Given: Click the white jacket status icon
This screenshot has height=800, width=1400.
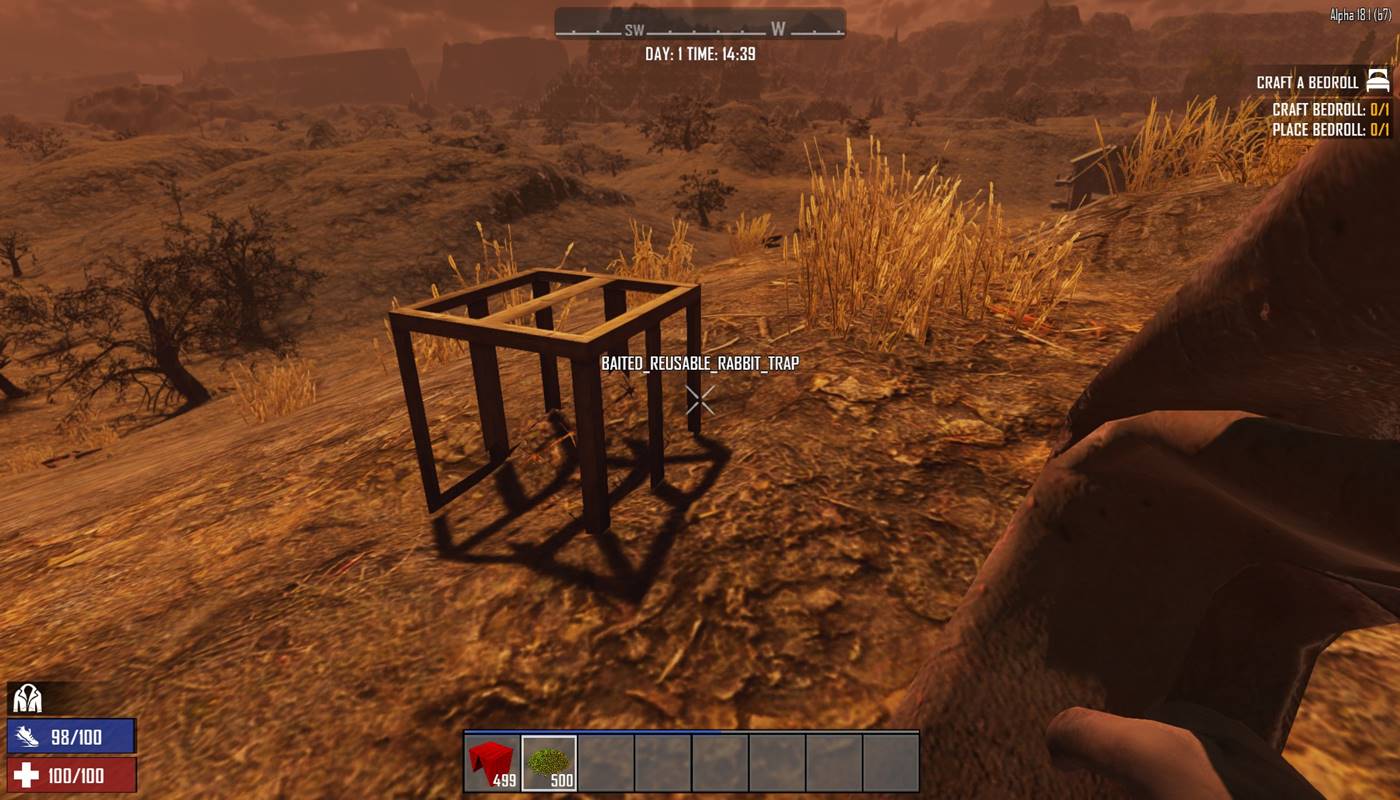Looking at the screenshot, I should click(x=26, y=699).
